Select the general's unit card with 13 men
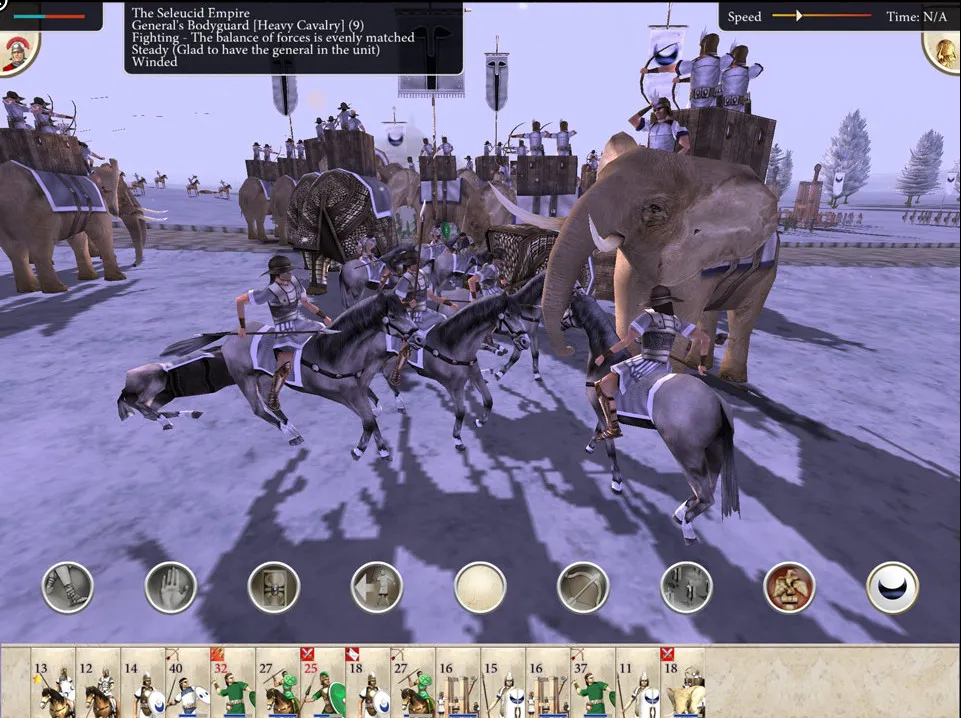Viewport: 961px width, 718px height. click(x=53, y=682)
